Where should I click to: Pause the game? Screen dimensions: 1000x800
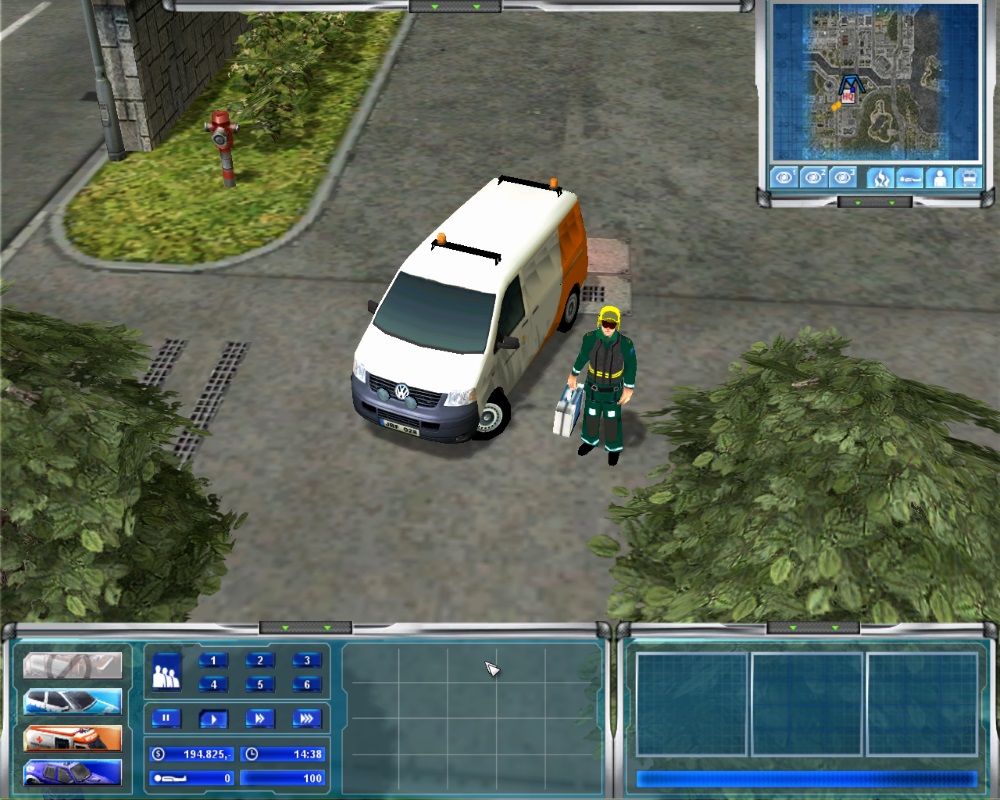166,718
